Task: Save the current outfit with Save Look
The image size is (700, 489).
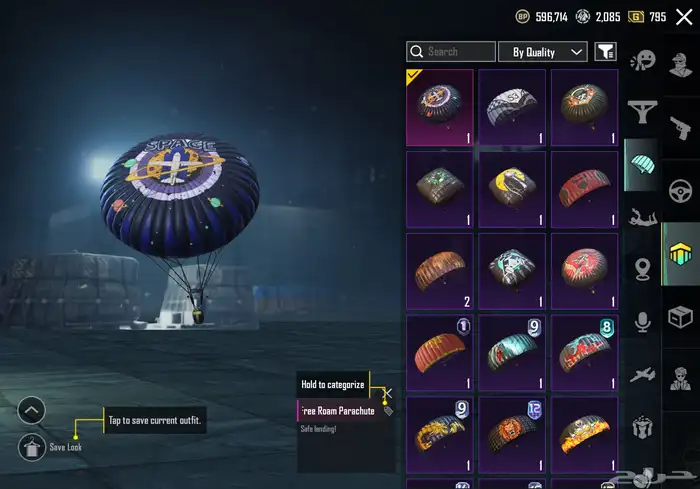Action: pyautogui.click(x=32, y=448)
